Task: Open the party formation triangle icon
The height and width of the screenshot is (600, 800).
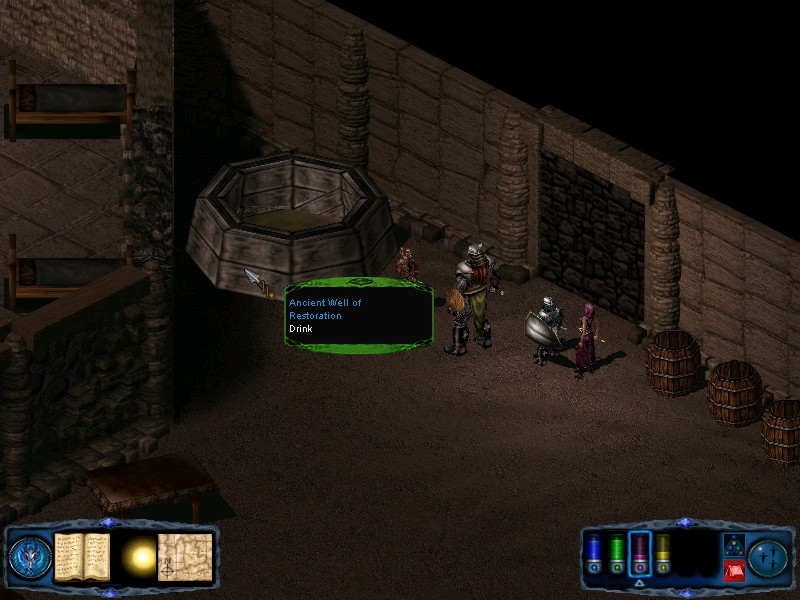Action: (733, 545)
